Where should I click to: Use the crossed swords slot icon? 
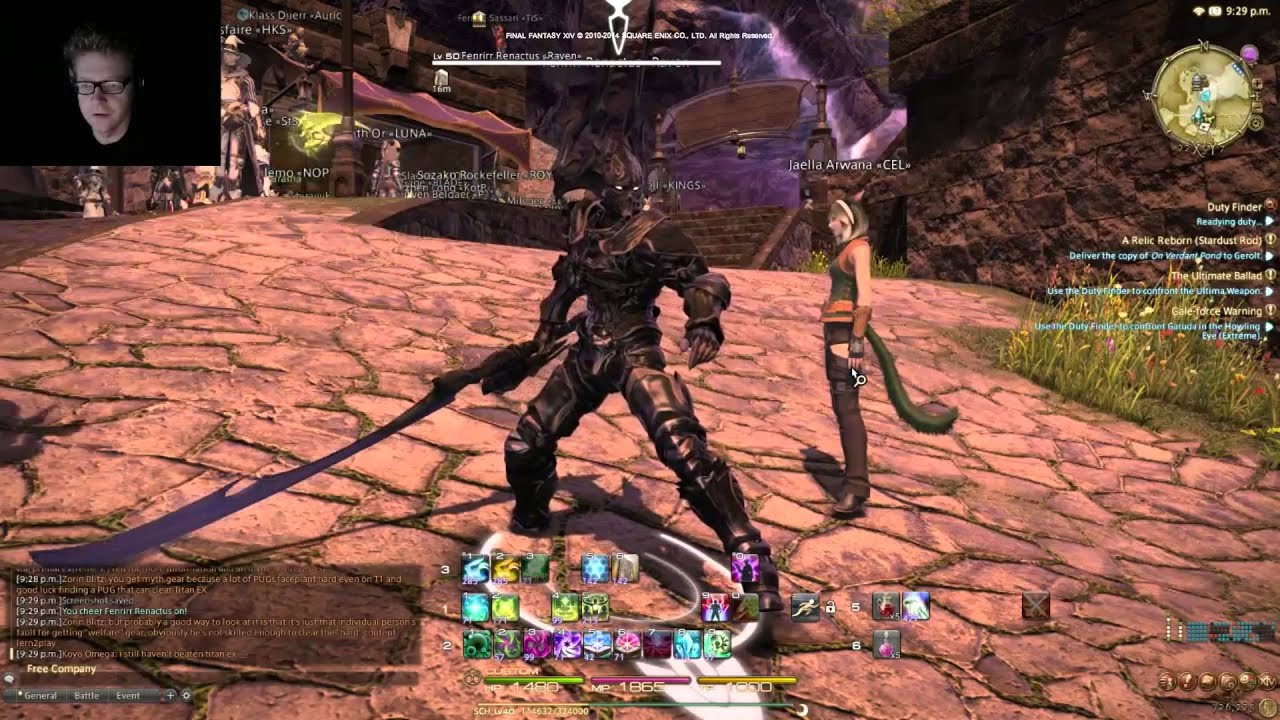1036,606
